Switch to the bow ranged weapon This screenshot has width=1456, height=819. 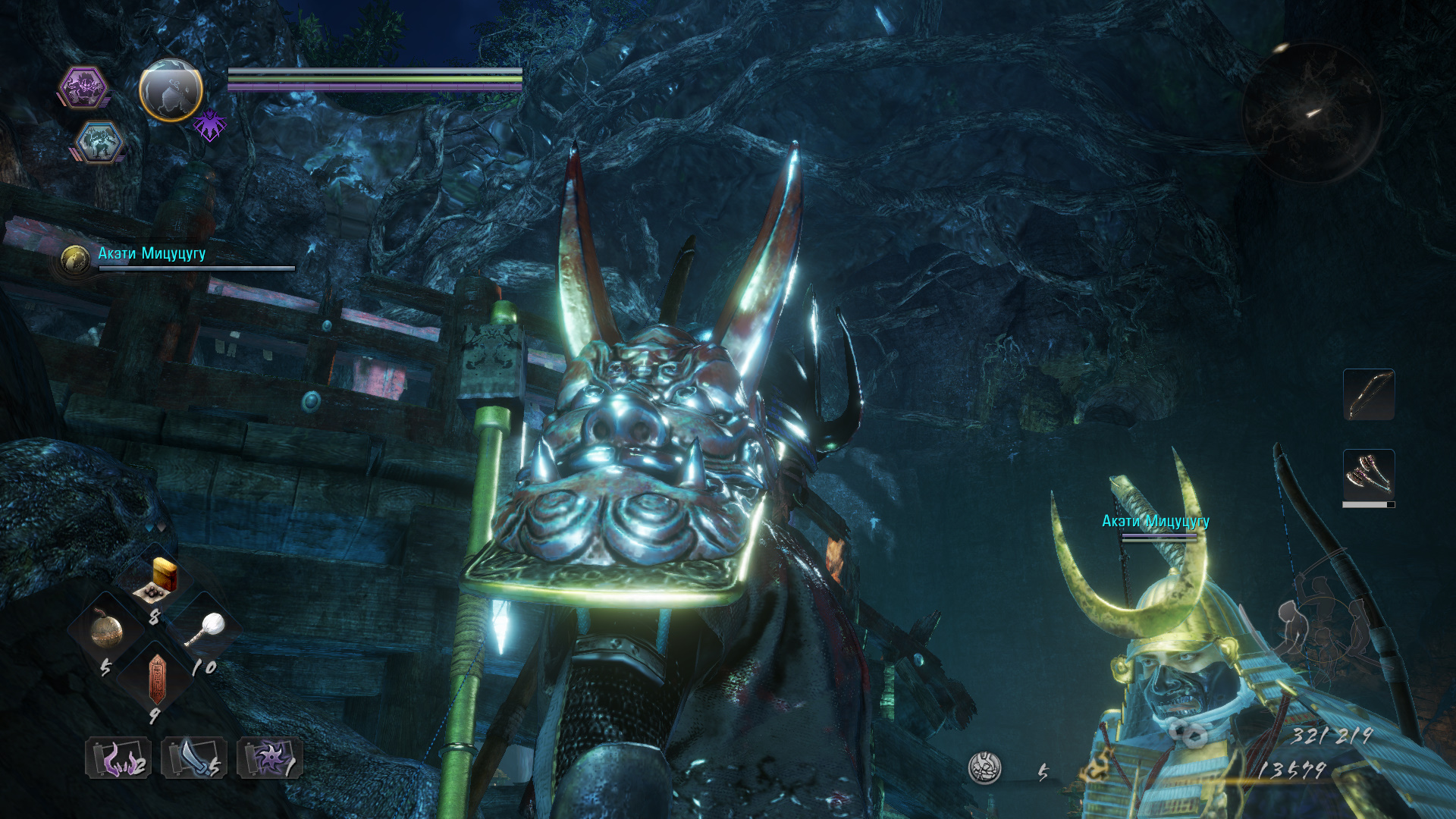[x=1369, y=394]
